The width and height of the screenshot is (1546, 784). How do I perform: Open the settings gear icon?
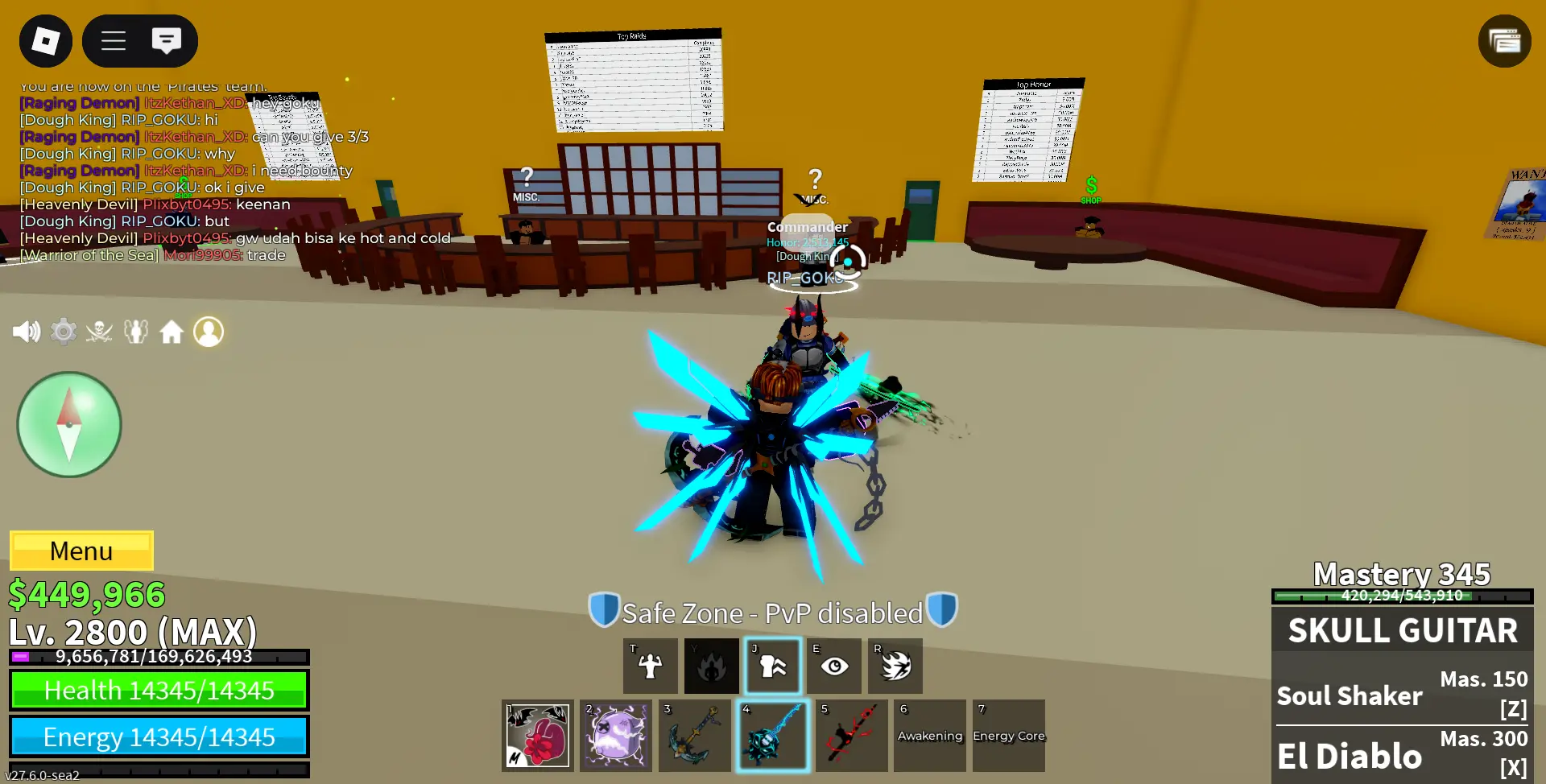coord(64,332)
